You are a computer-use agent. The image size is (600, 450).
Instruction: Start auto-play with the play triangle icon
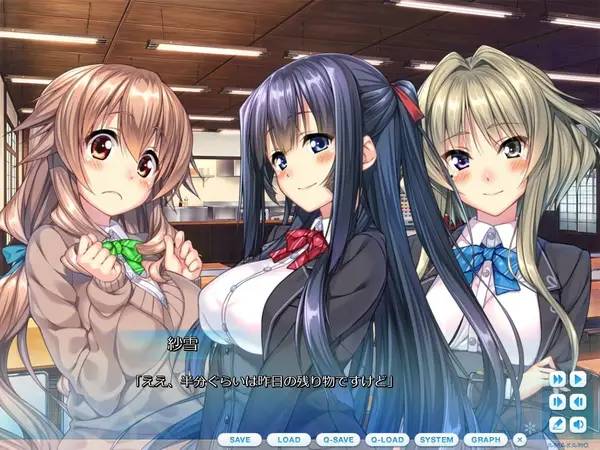(578, 379)
